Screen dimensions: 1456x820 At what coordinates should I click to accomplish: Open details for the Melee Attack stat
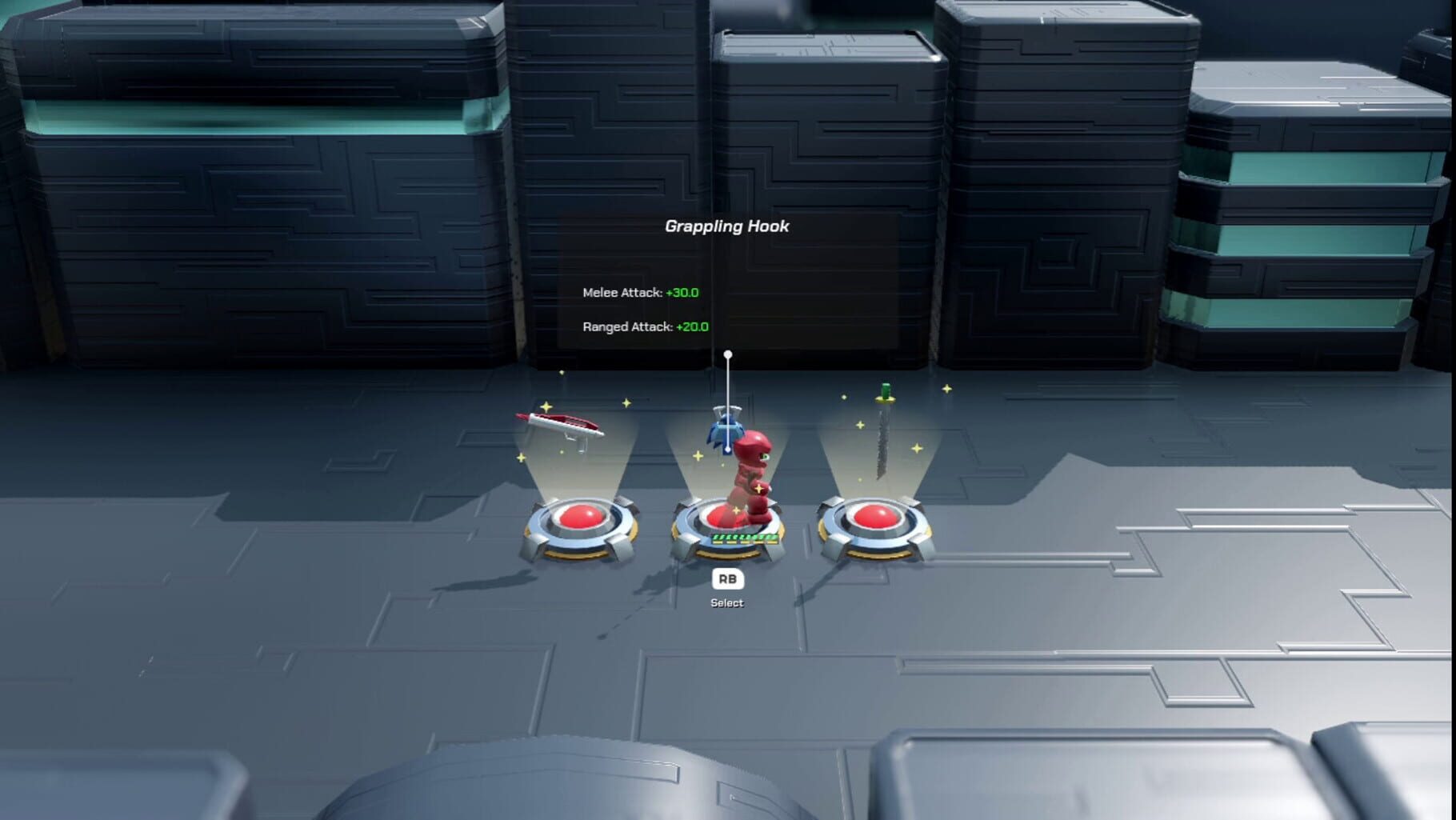(624, 293)
